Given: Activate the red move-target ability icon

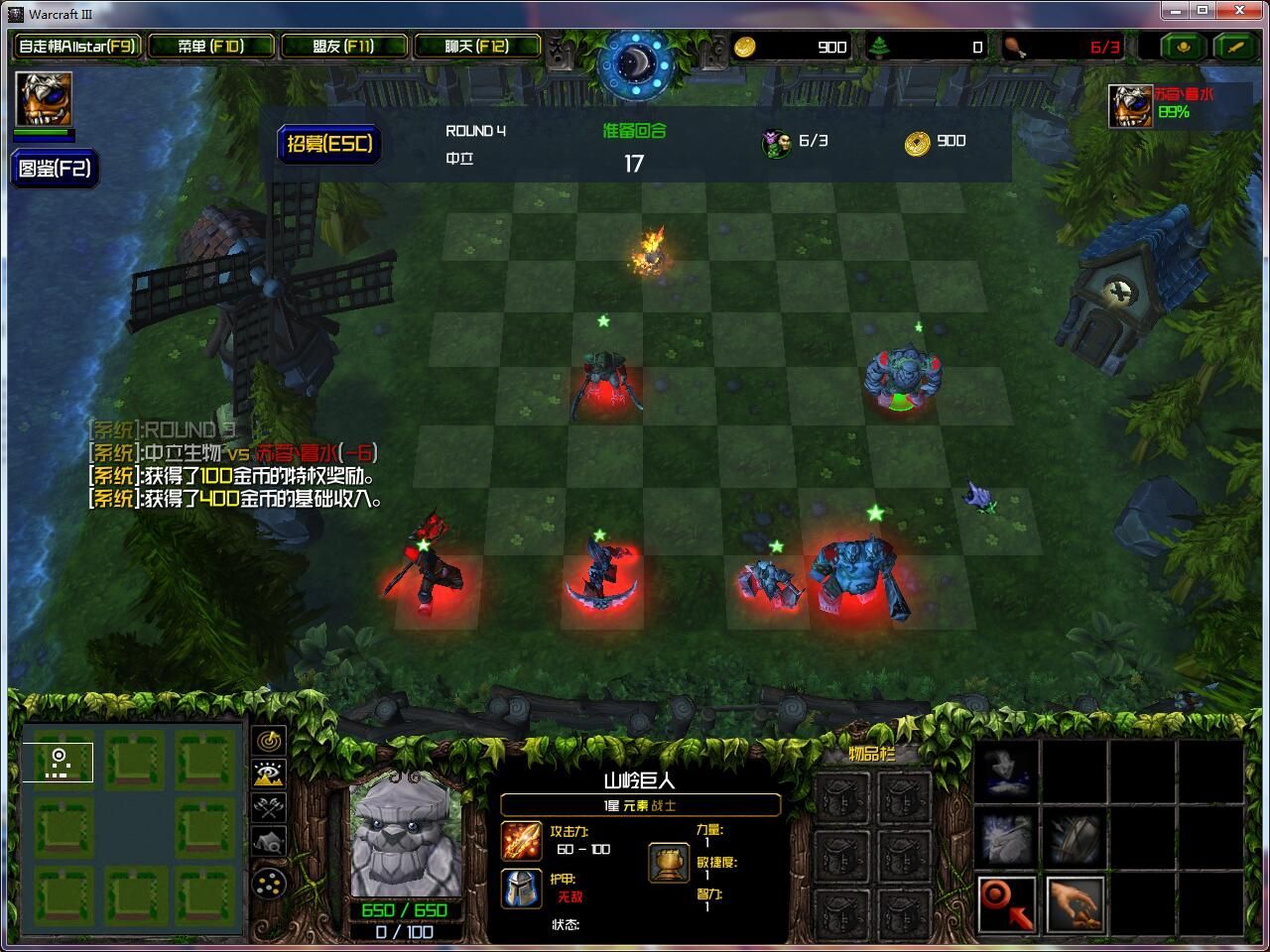Looking at the screenshot, I should (1004, 903).
